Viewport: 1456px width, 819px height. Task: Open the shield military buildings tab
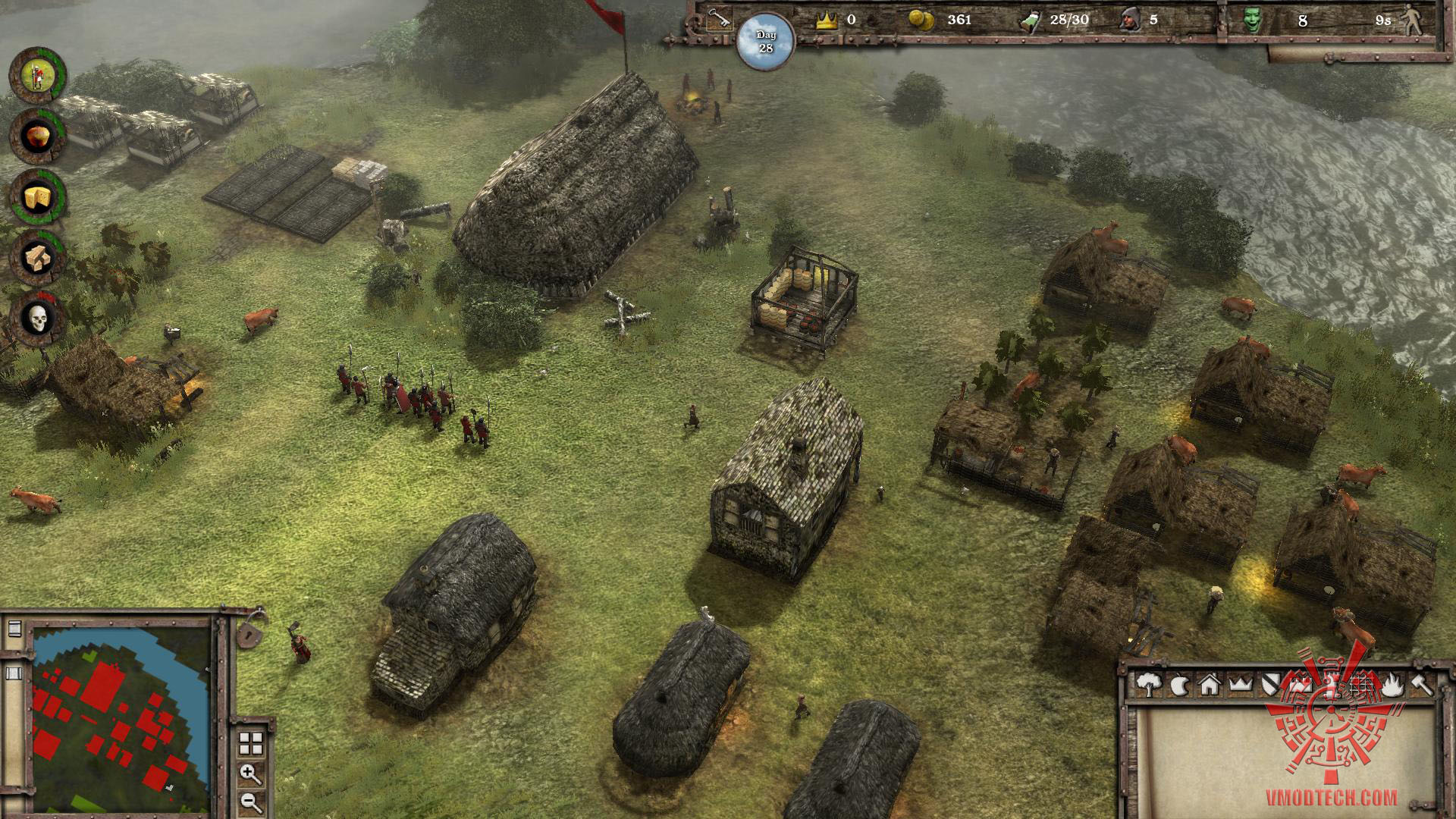point(1270,686)
